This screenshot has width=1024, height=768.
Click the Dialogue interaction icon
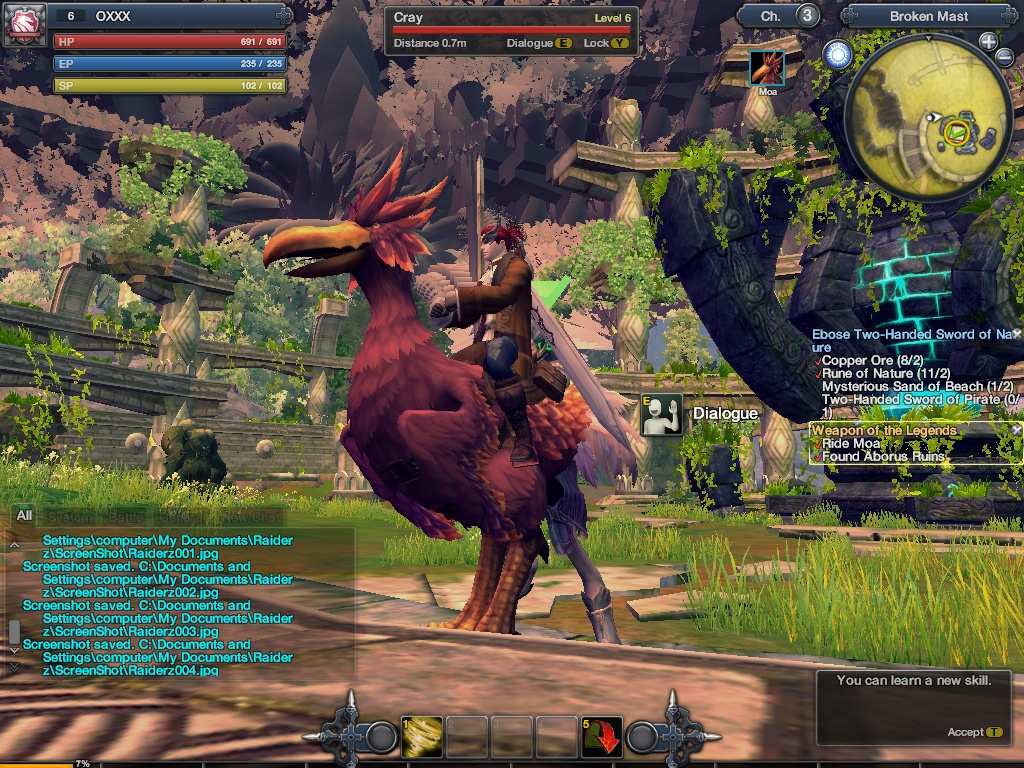[661, 414]
